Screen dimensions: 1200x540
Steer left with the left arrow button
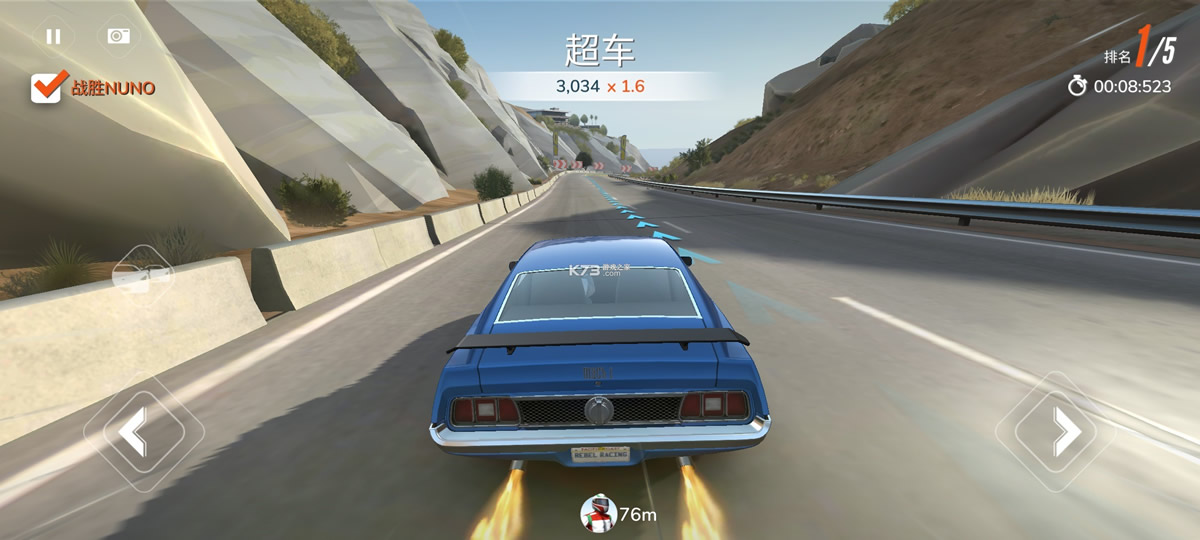(134, 432)
